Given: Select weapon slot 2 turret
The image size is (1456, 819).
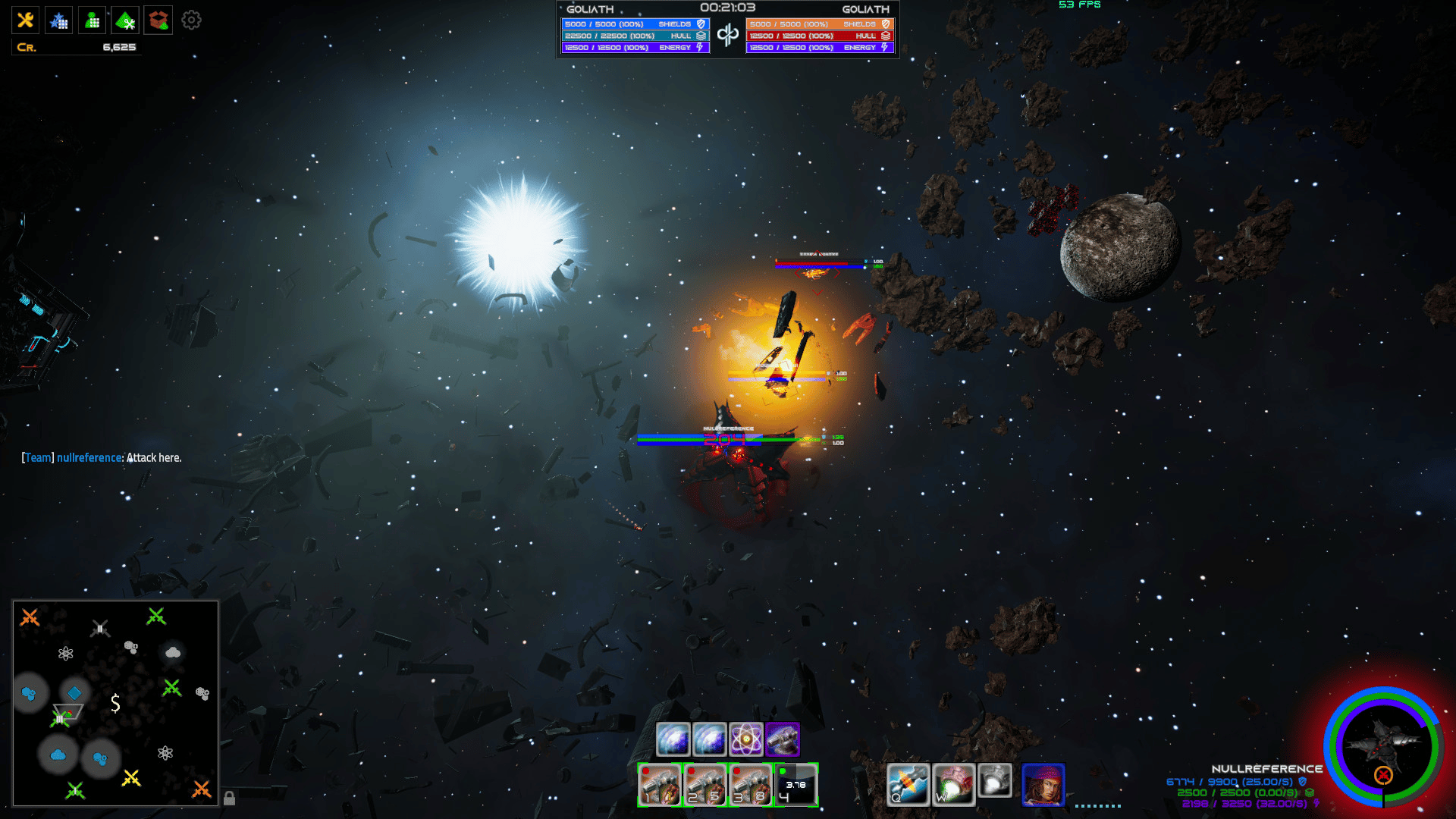Looking at the screenshot, I should point(704,785).
